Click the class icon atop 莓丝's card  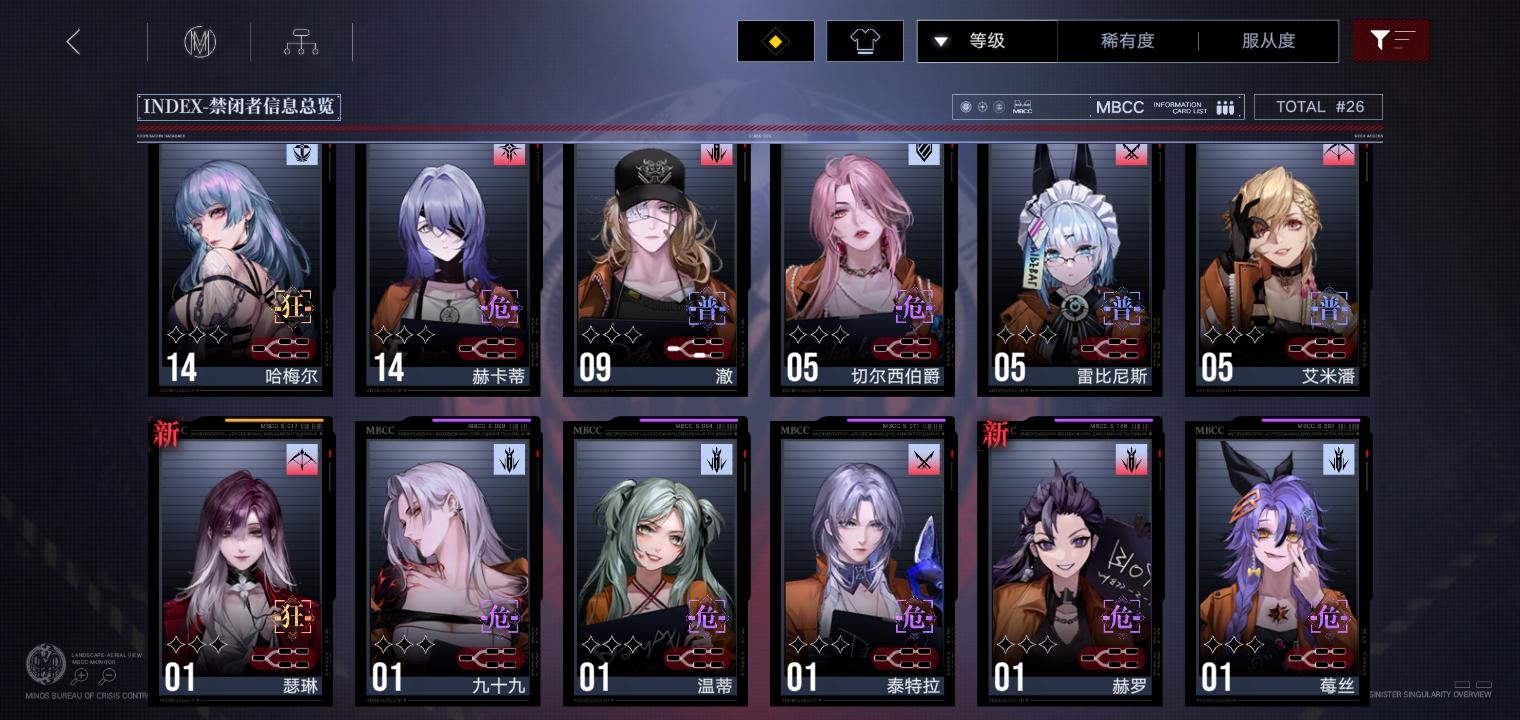(x=1338, y=459)
